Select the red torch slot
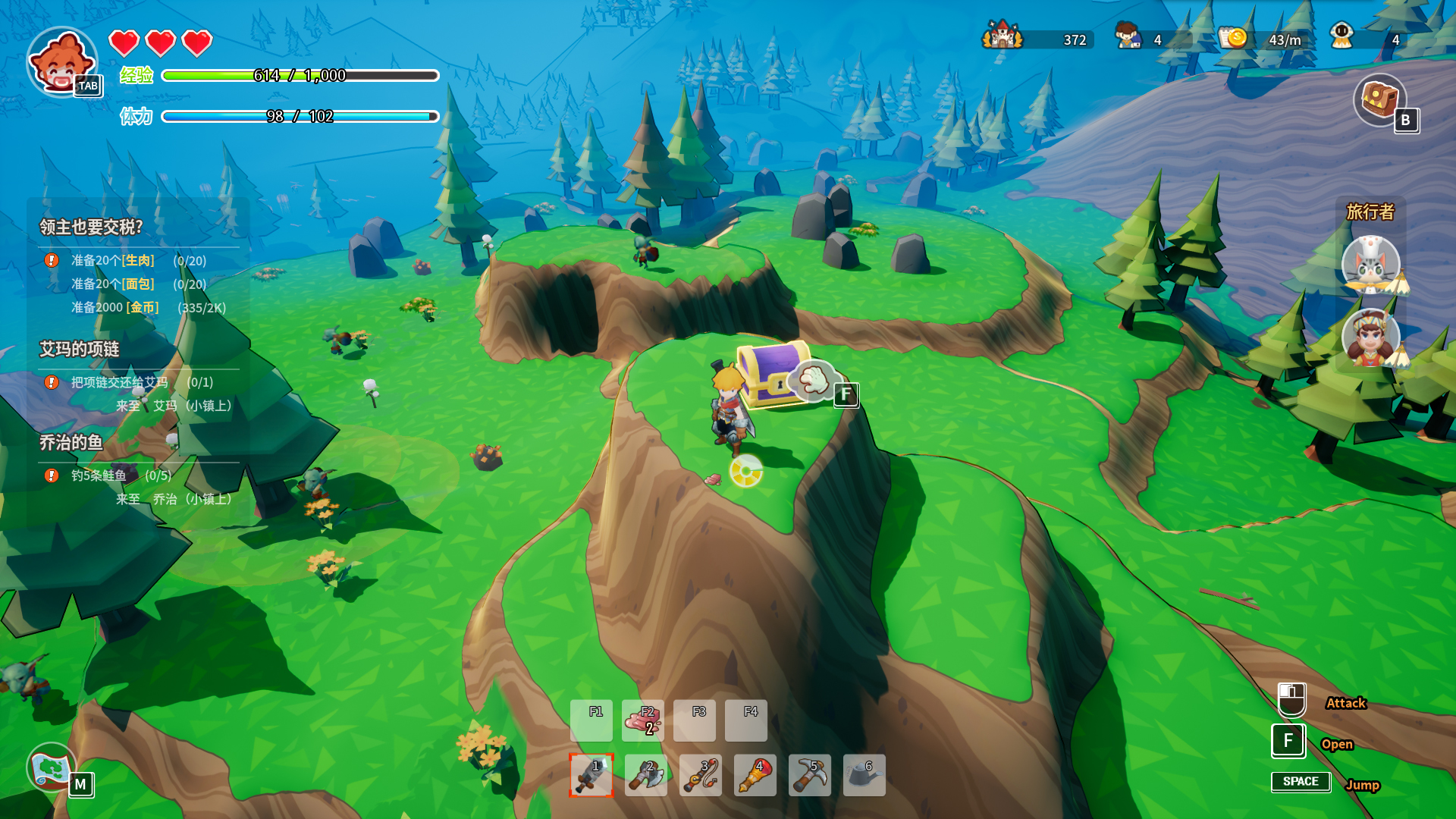Screen dimensions: 1456x819 (755, 775)
